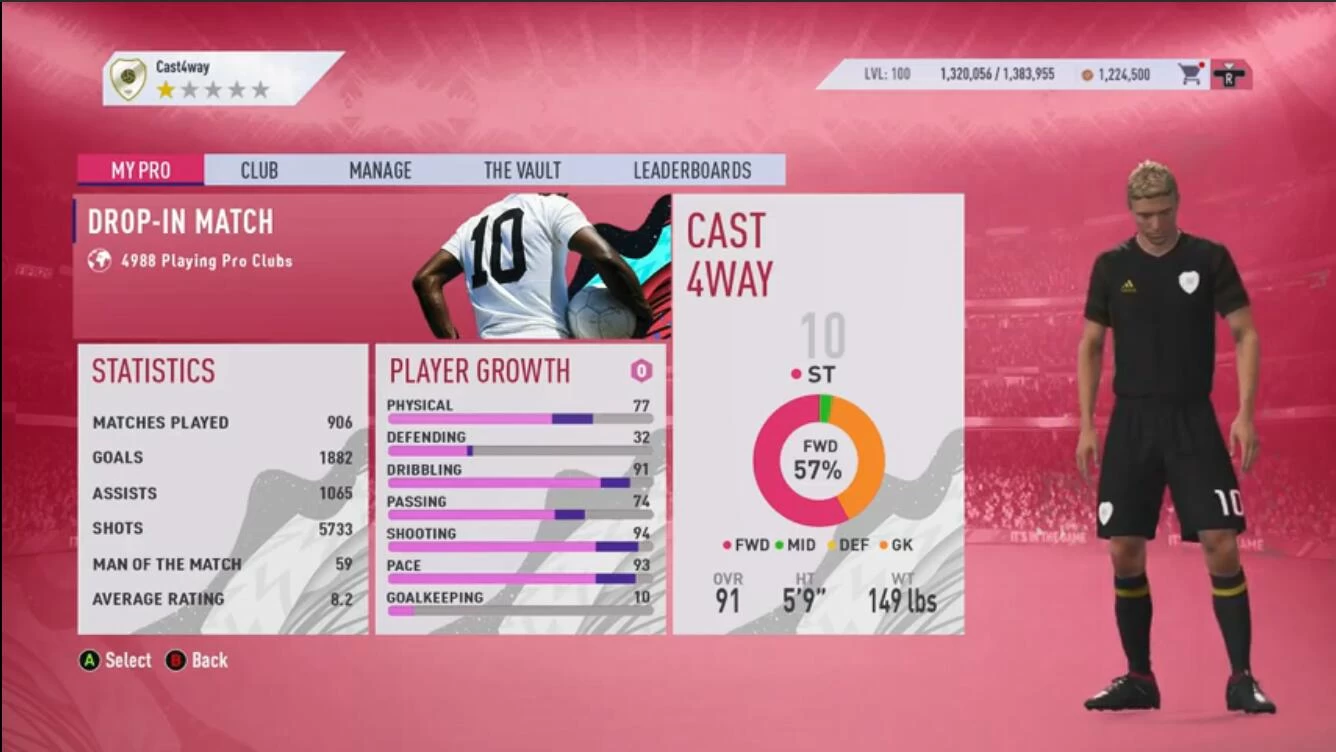This screenshot has height=752, width=1336.
Task: Select the Manage tab
Action: [x=380, y=170]
